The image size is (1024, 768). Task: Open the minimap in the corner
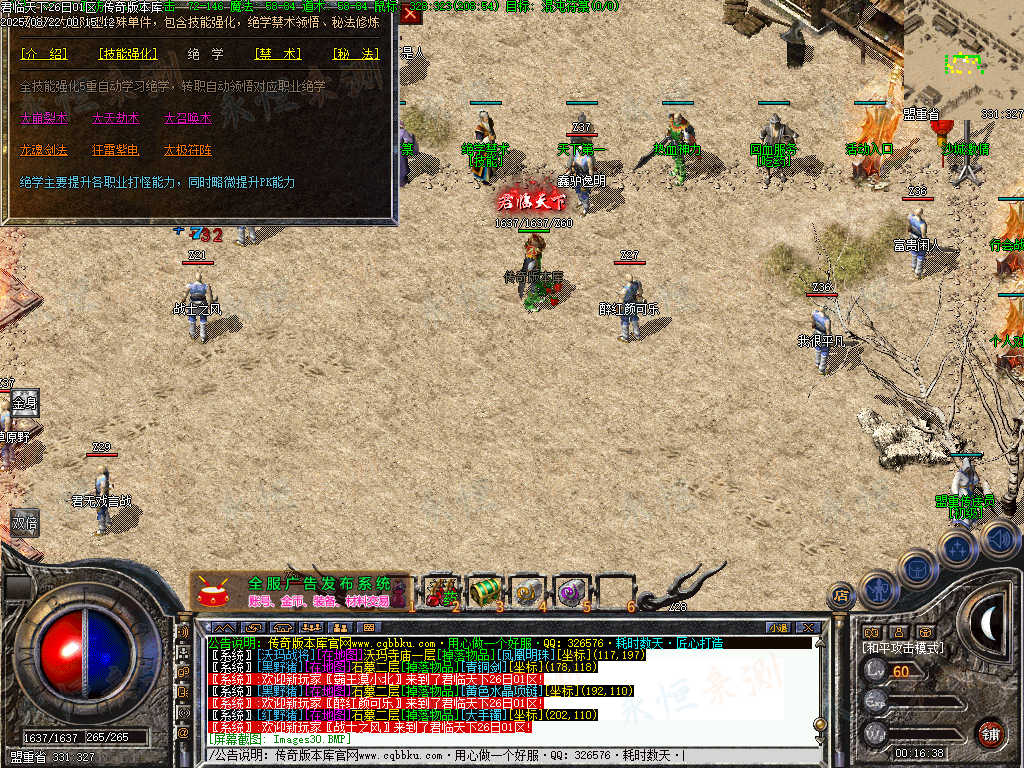coord(963,55)
